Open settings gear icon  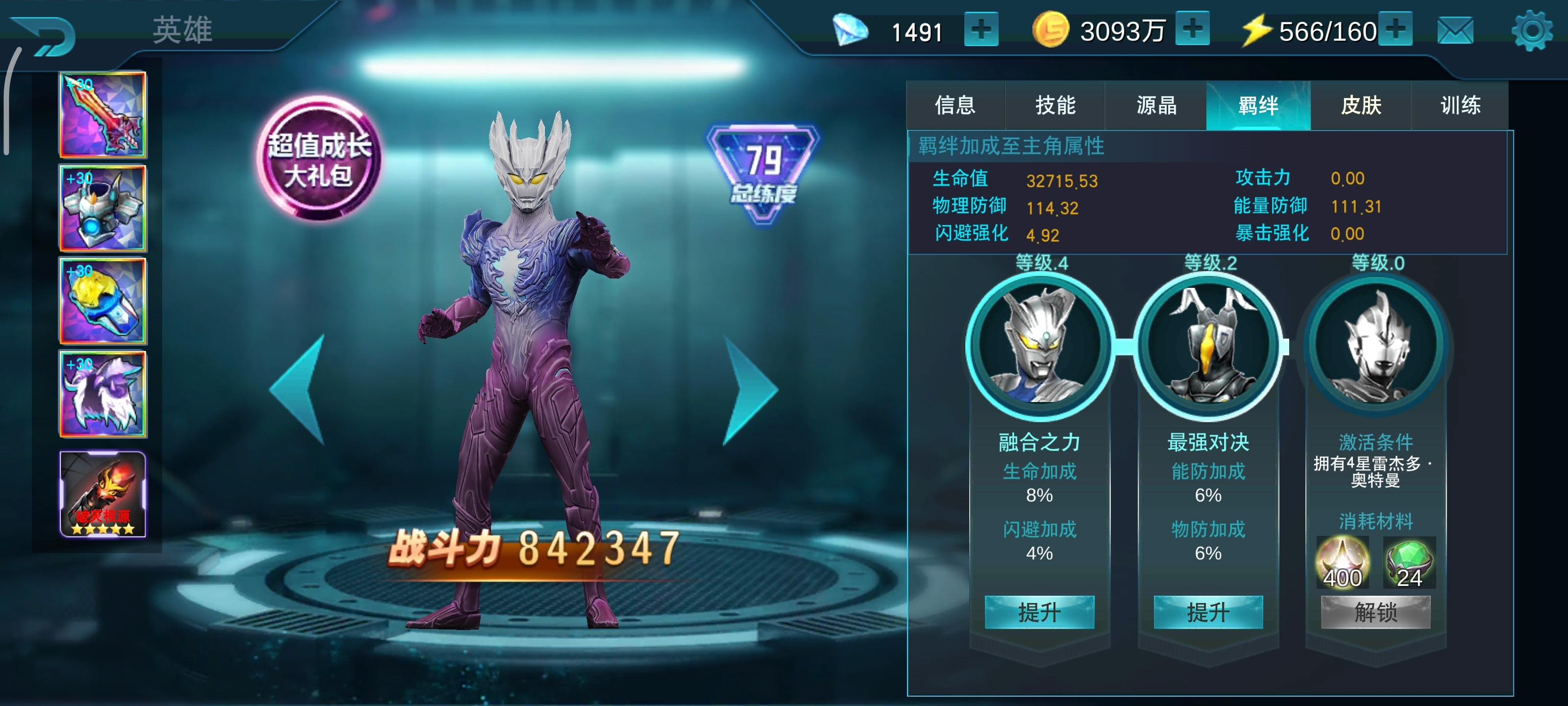pyautogui.click(x=1531, y=30)
